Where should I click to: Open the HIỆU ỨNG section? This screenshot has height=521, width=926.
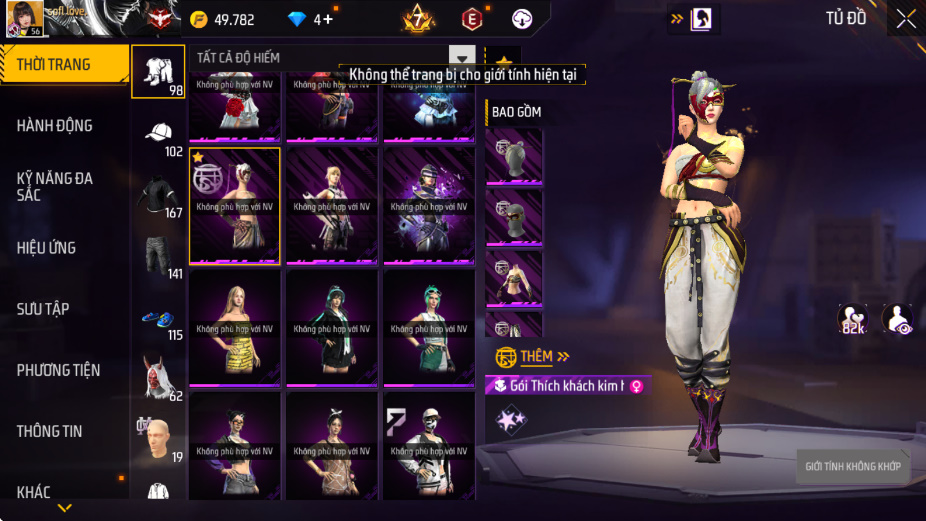[46, 248]
